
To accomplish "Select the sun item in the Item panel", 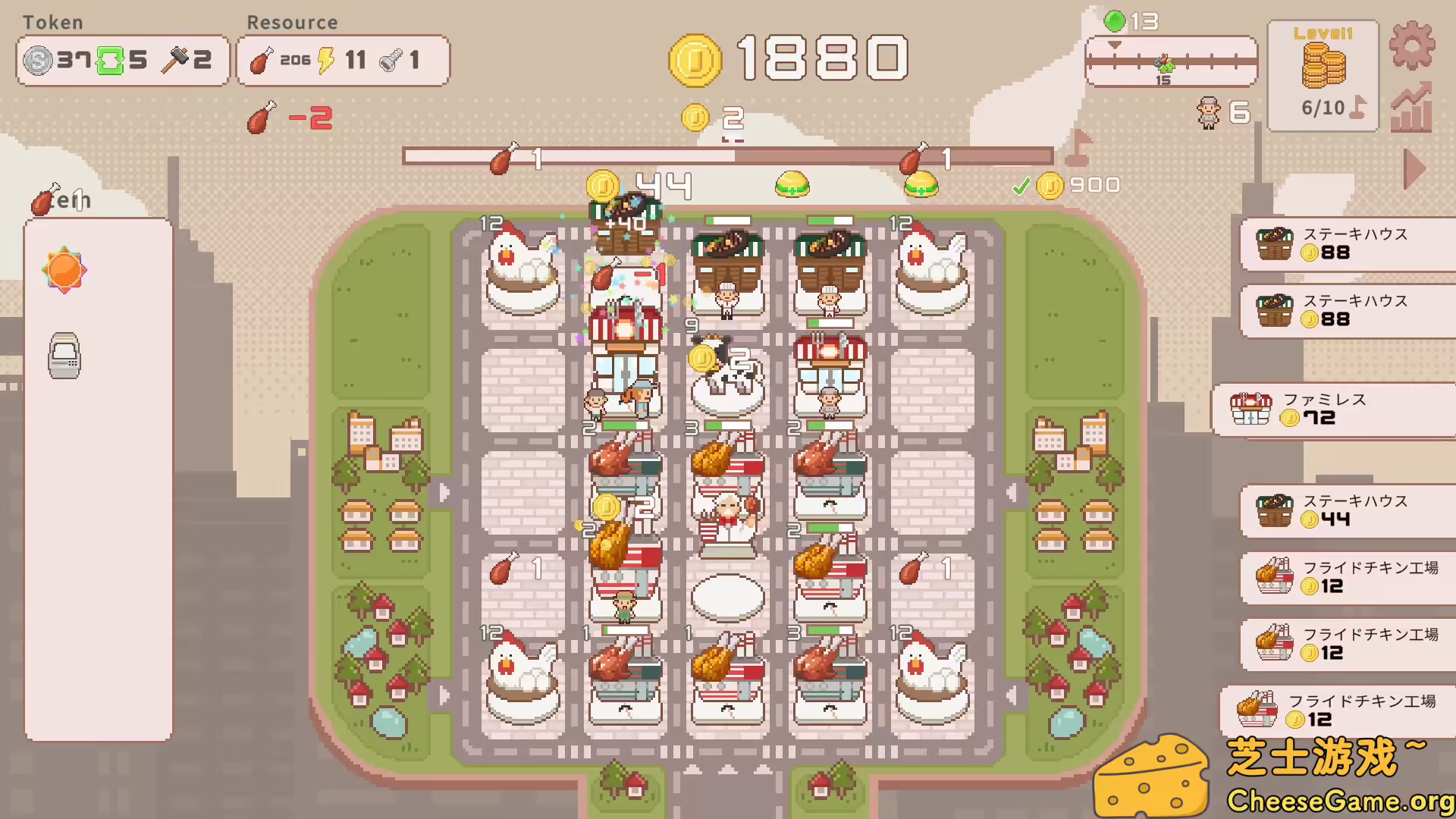I will pos(64,269).
